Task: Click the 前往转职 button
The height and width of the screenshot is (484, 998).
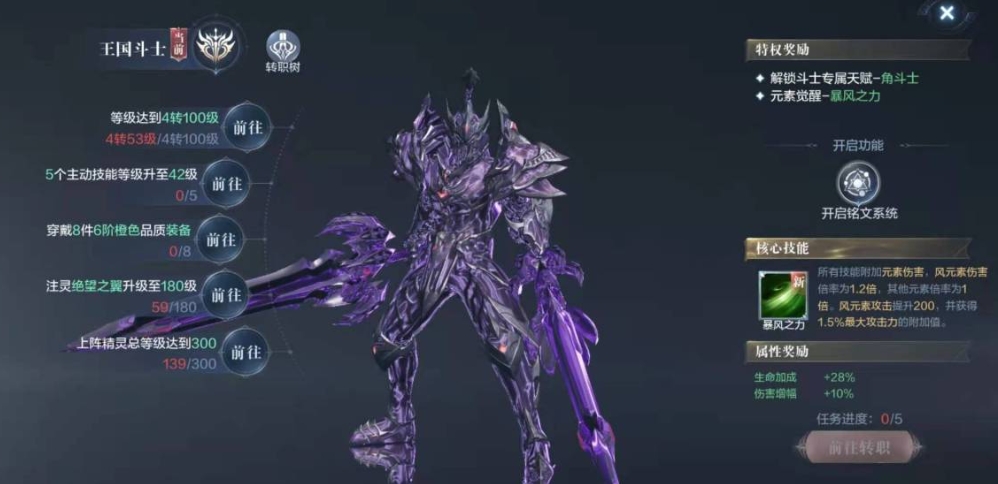Action: click(x=859, y=447)
